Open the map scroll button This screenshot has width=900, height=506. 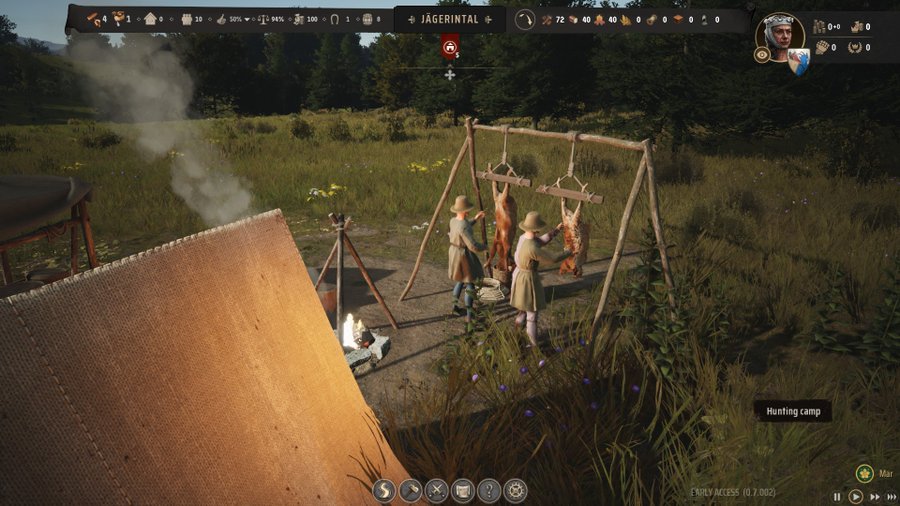(x=463, y=491)
